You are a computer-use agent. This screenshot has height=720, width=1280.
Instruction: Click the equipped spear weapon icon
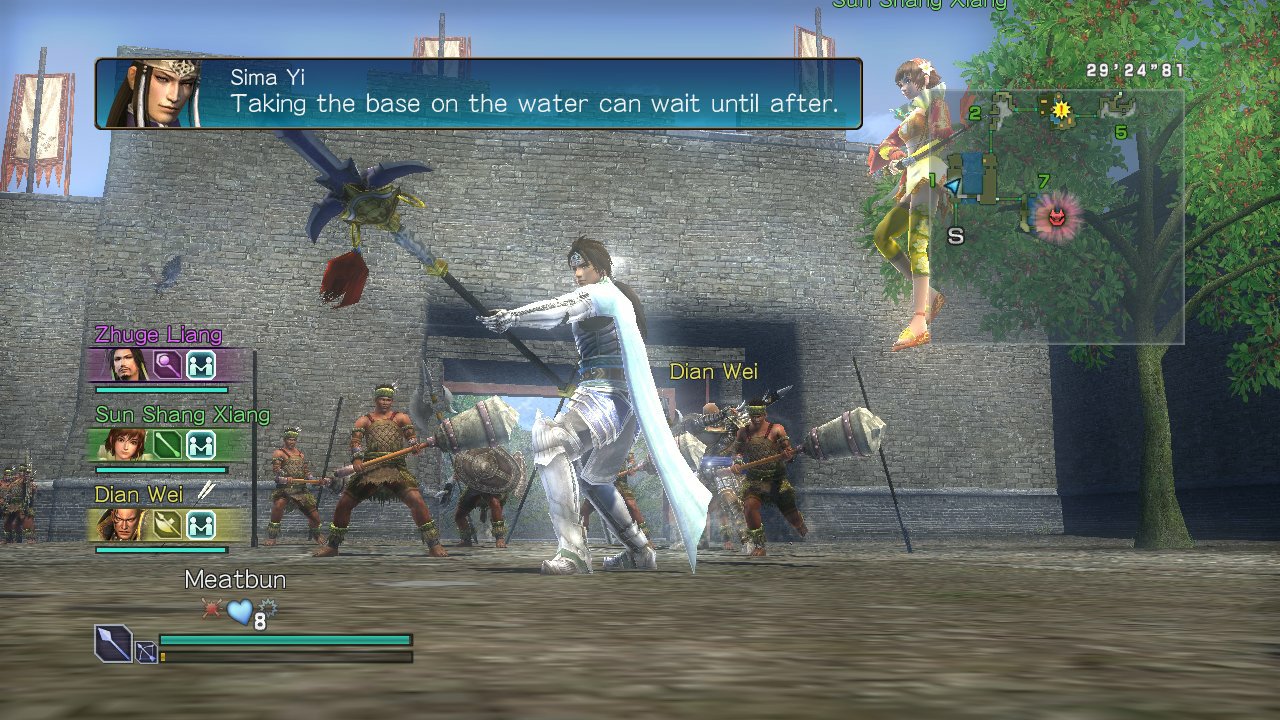coord(112,642)
